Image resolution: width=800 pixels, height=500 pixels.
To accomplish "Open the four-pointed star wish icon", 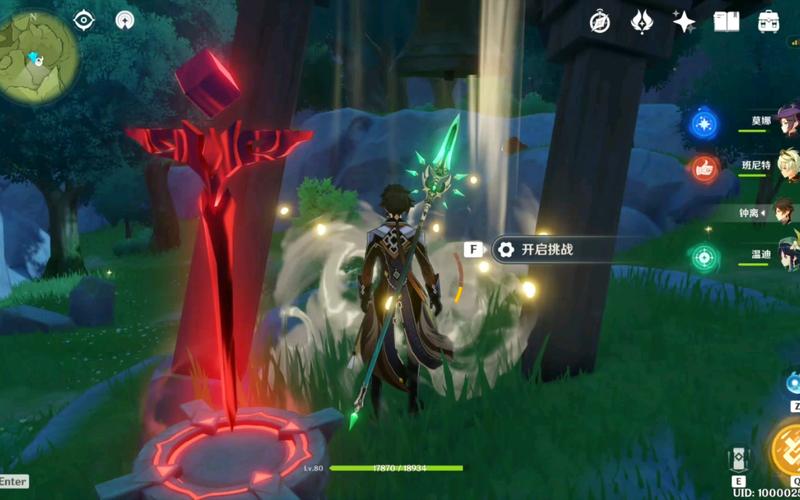I will [684, 21].
